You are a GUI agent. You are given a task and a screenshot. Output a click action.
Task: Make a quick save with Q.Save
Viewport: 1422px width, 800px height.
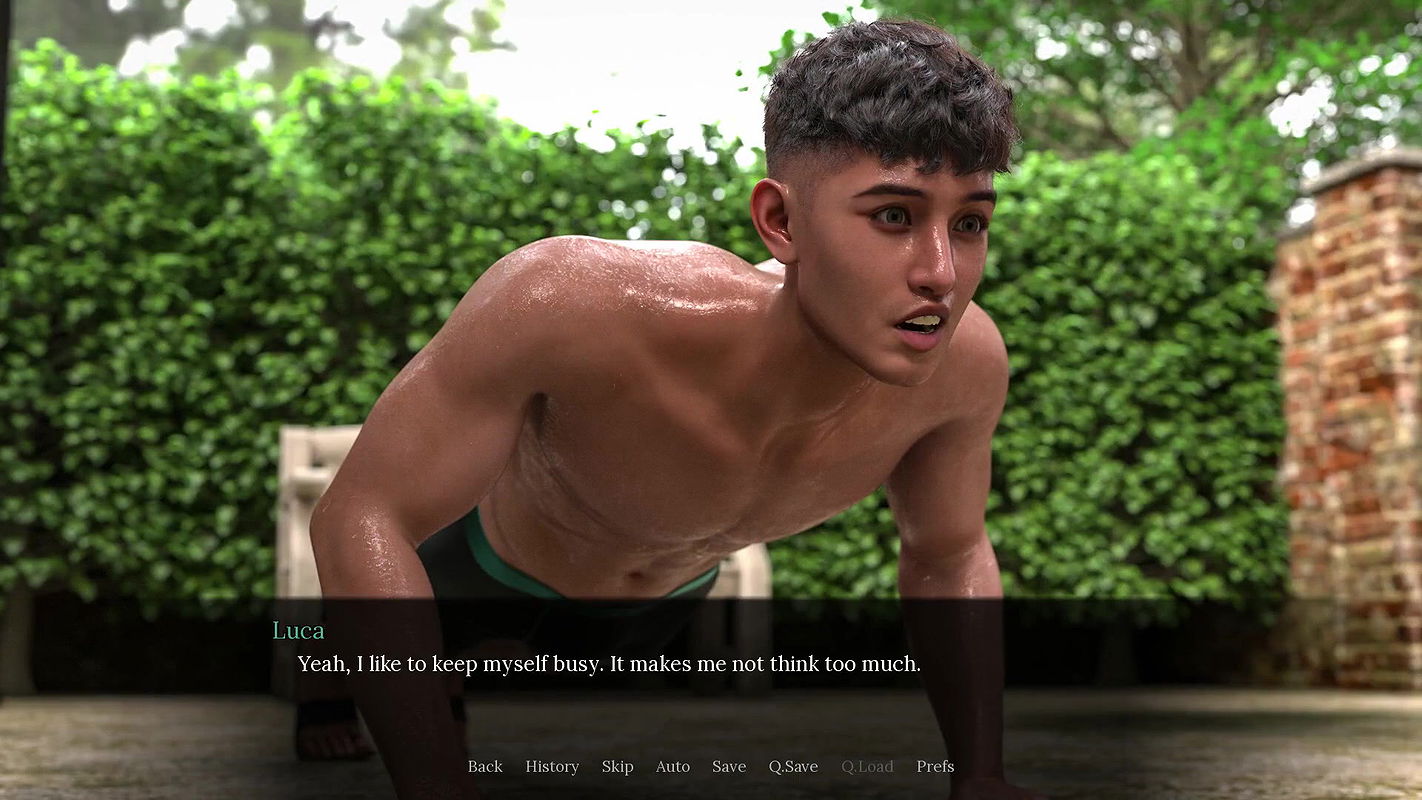pyautogui.click(x=793, y=766)
